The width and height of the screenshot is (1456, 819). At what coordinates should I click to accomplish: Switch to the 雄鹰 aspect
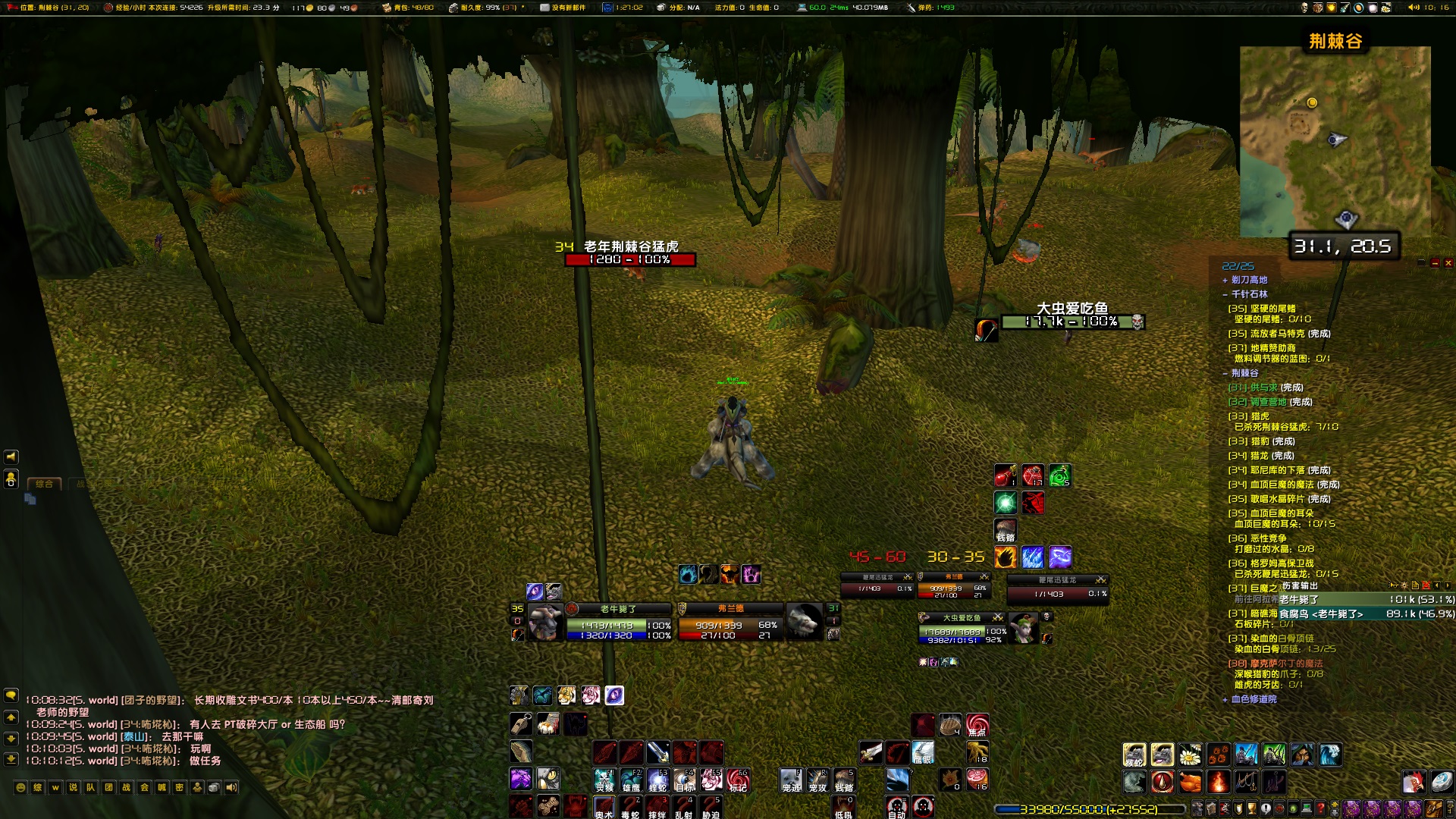point(631,780)
